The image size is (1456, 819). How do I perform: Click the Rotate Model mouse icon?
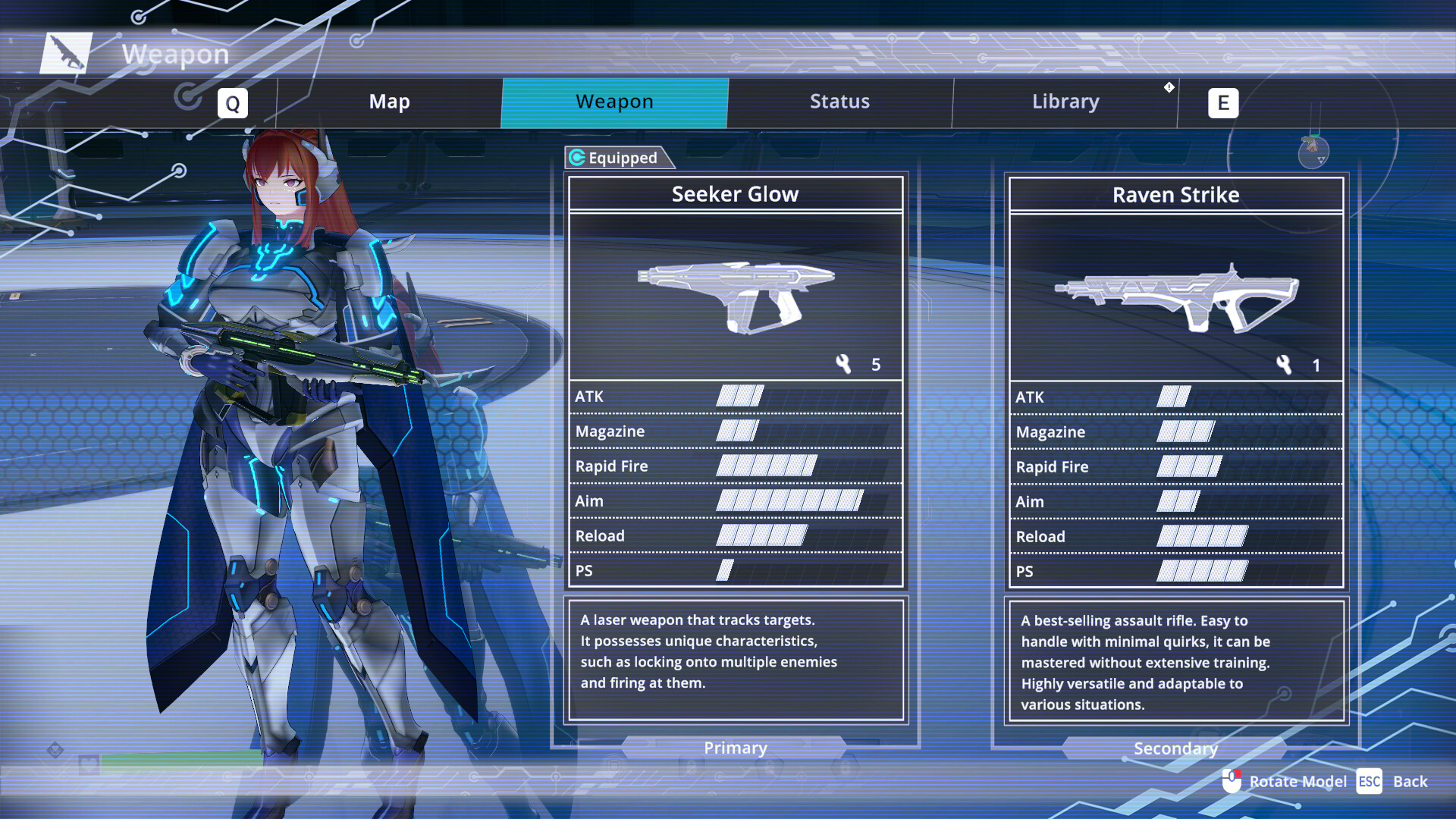(x=1232, y=781)
